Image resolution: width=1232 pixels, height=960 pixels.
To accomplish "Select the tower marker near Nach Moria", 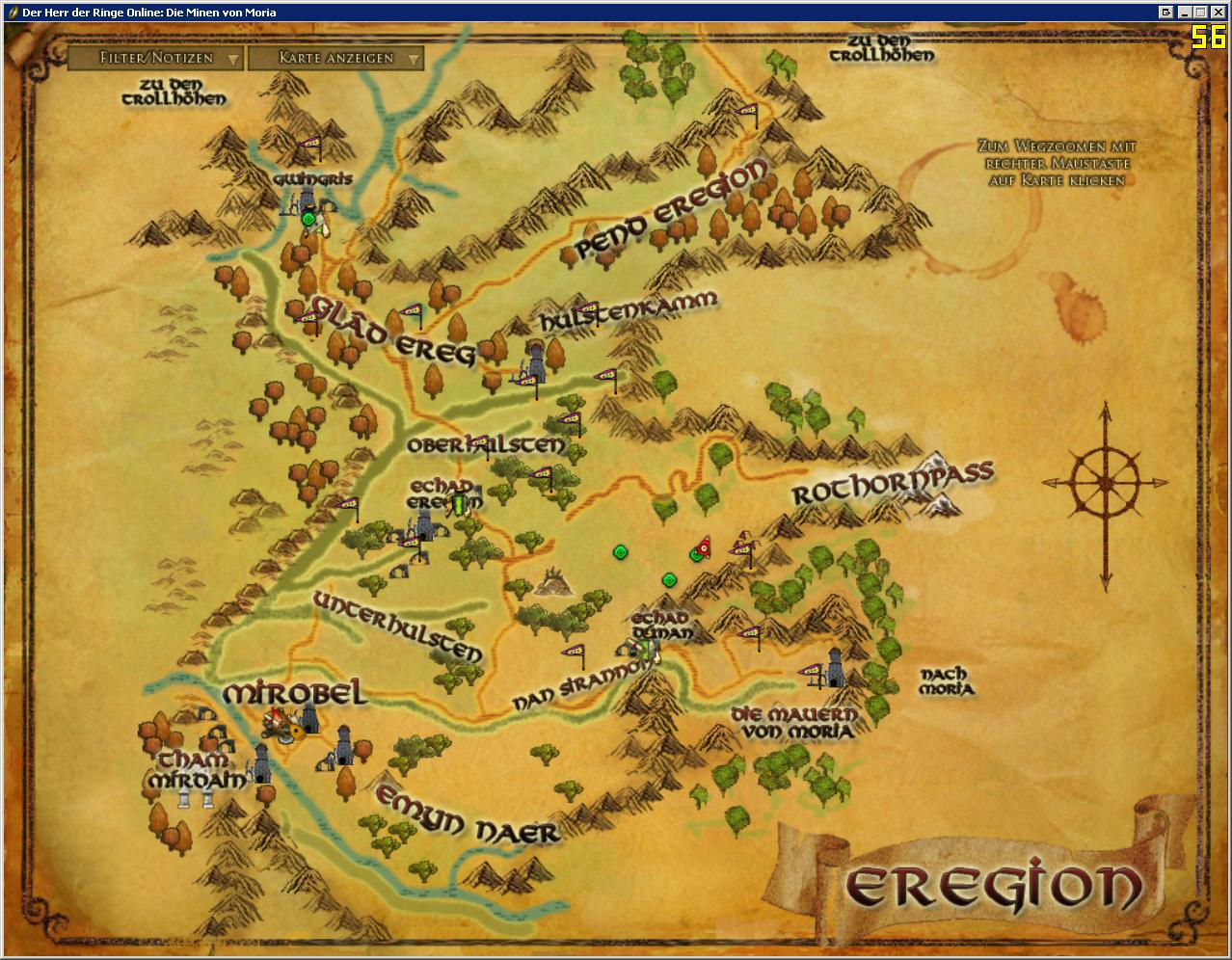I will point(835,667).
